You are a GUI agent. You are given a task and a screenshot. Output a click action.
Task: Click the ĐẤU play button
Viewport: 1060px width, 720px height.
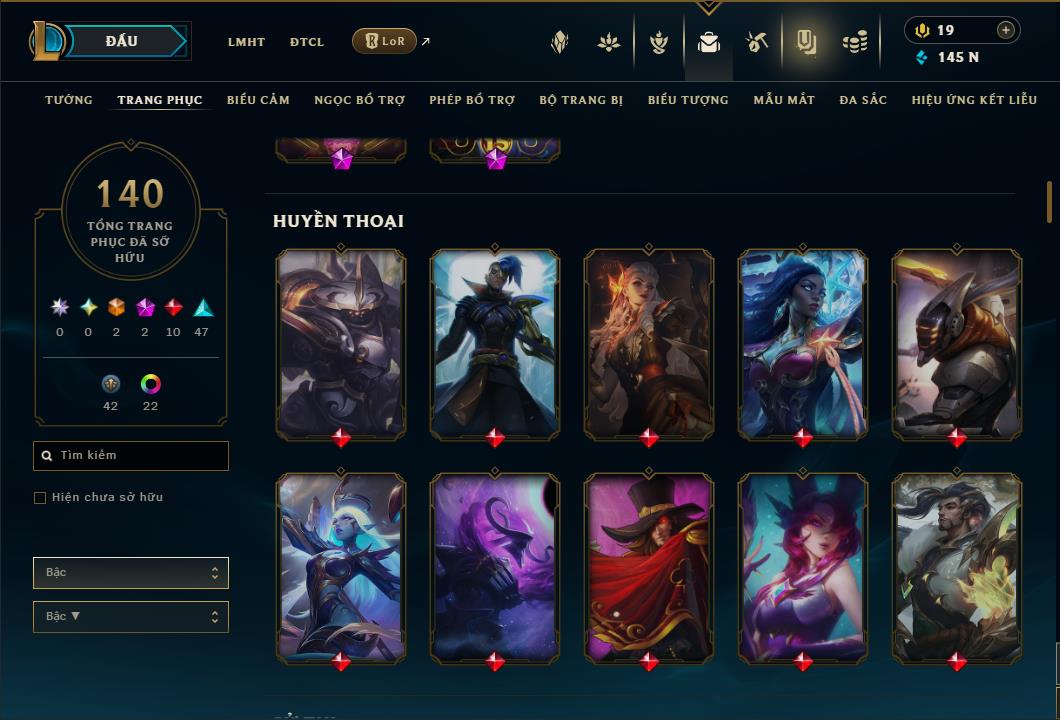point(121,41)
